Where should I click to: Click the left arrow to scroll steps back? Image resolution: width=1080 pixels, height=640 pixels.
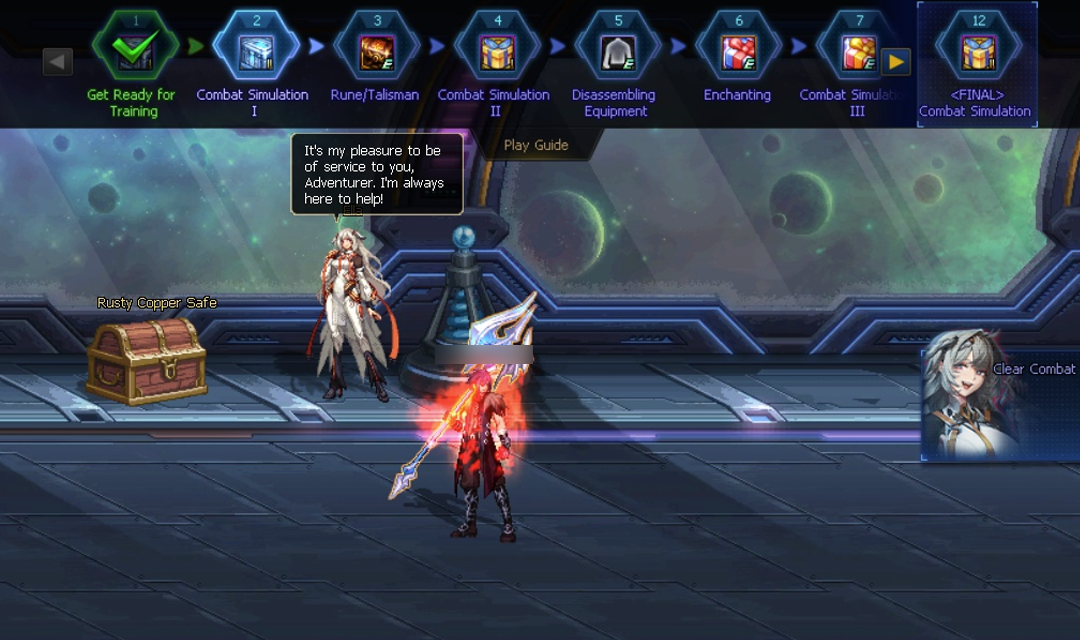pos(58,62)
